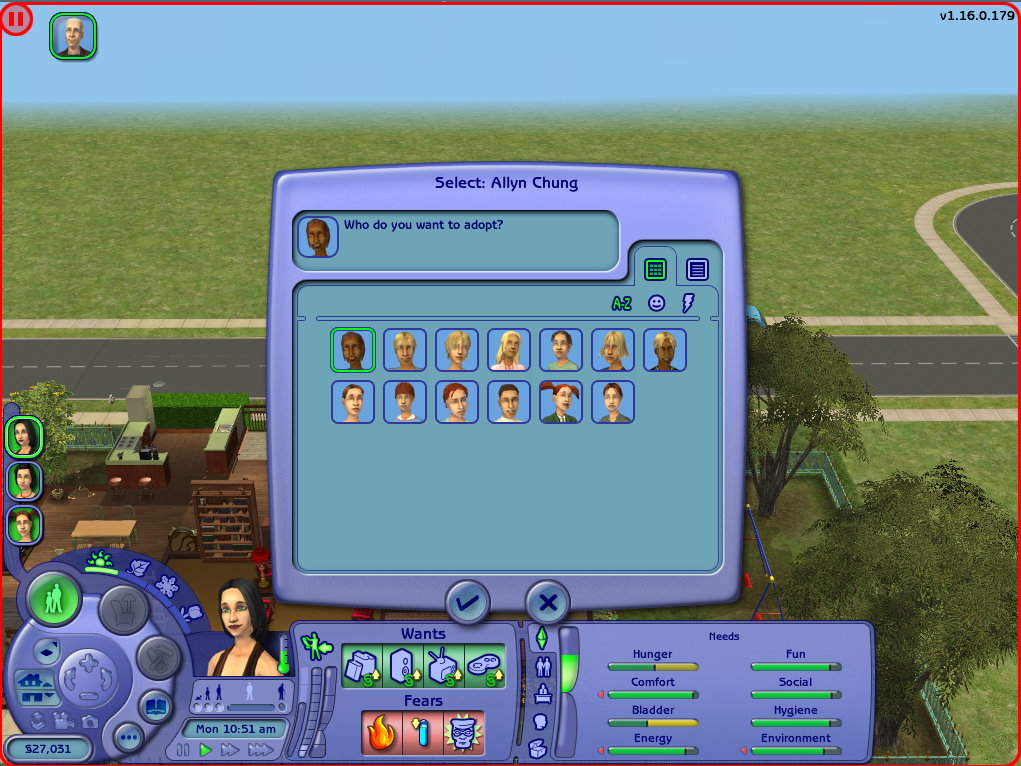Image resolution: width=1021 pixels, height=766 pixels.
Task: Open the Story mode book button
Action: click(154, 705)
